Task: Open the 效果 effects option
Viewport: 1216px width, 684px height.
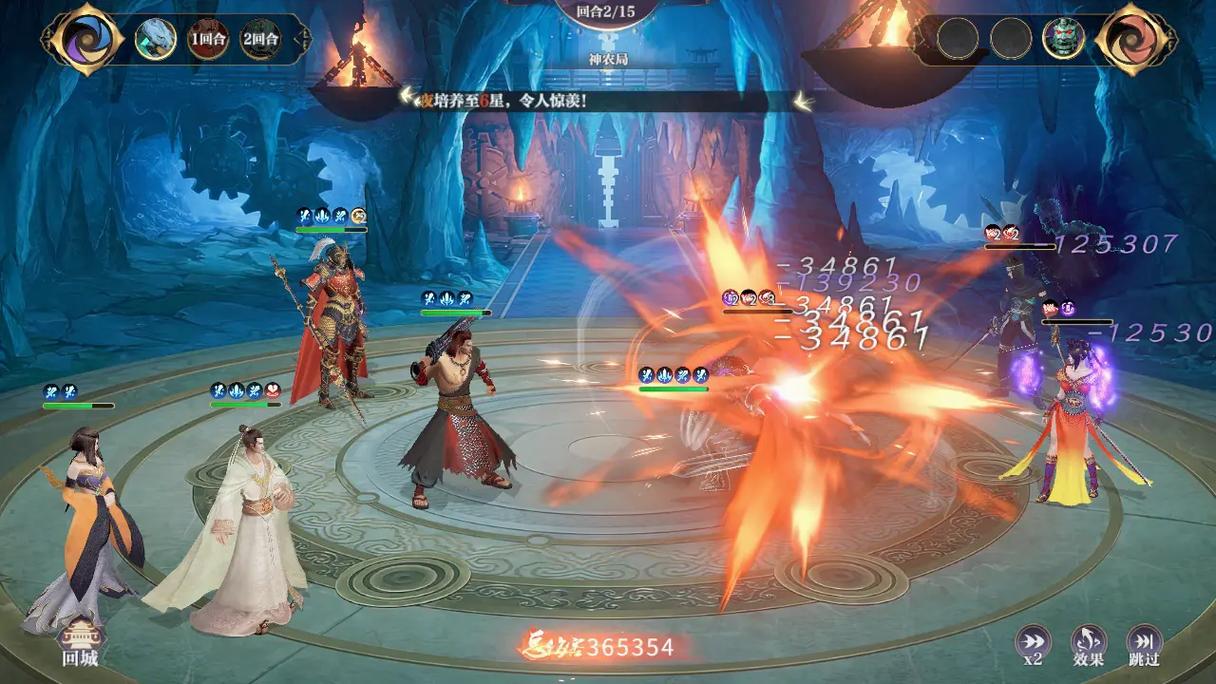Action: point(1088,644)
